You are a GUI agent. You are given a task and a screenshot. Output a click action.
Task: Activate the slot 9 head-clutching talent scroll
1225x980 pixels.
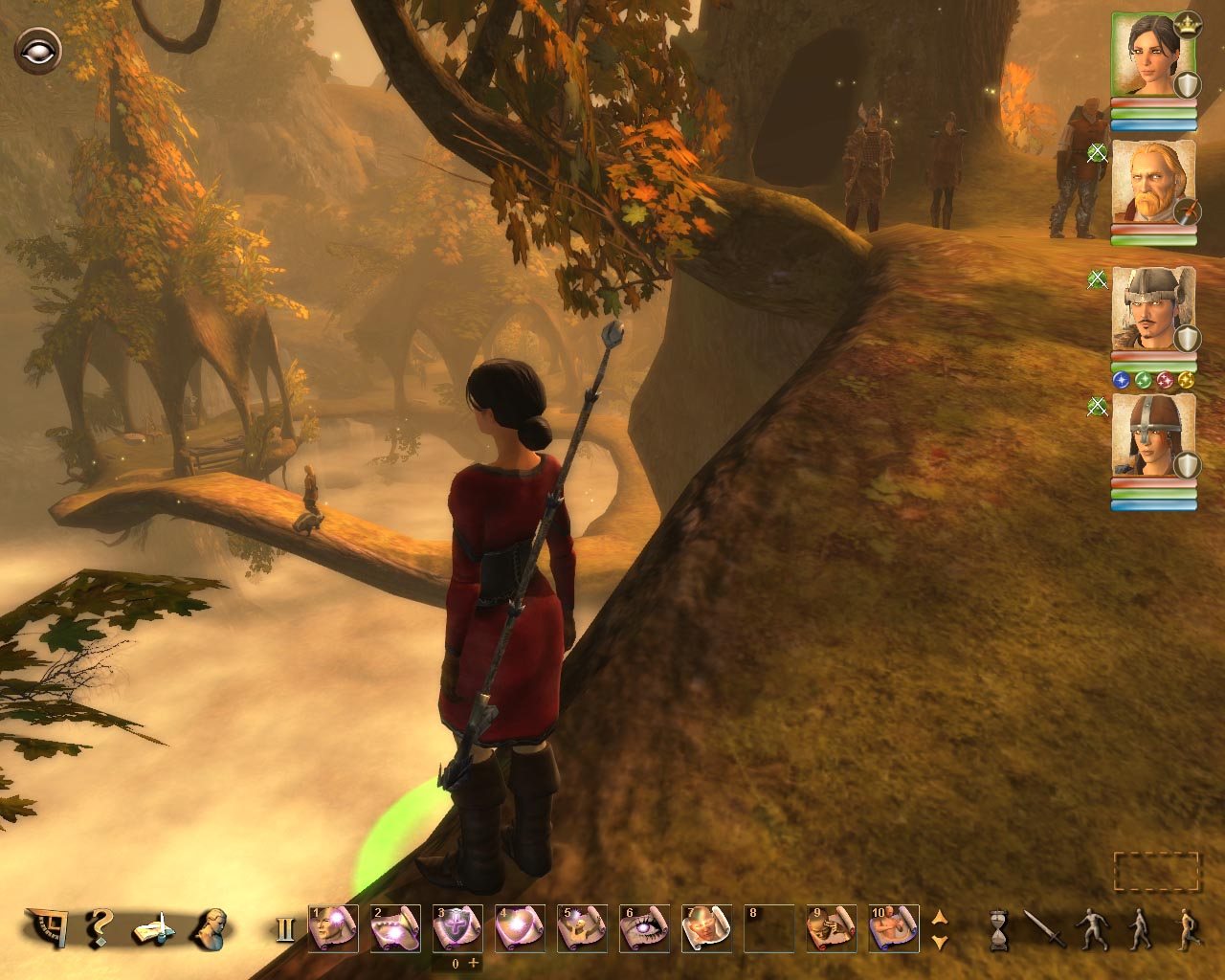tap(831, 928)
